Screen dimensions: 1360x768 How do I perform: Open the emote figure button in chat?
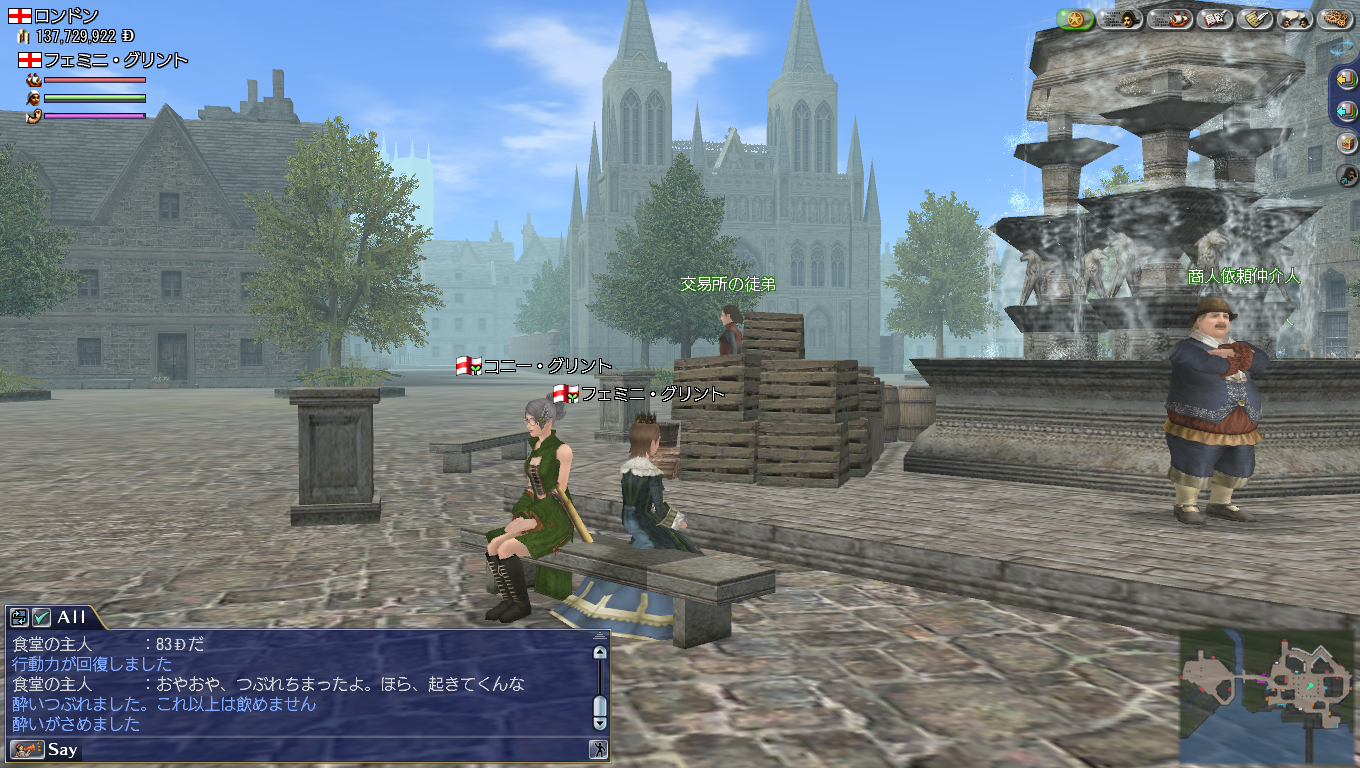[598, 749]
